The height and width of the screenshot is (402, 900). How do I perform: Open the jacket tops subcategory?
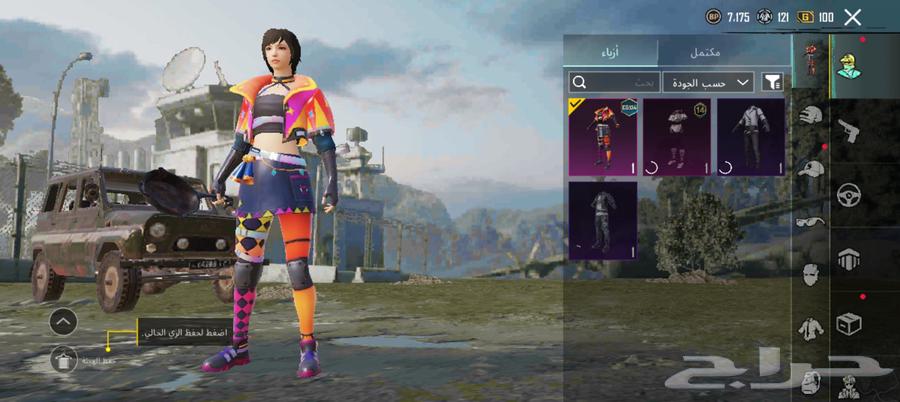tap(811, 327)
